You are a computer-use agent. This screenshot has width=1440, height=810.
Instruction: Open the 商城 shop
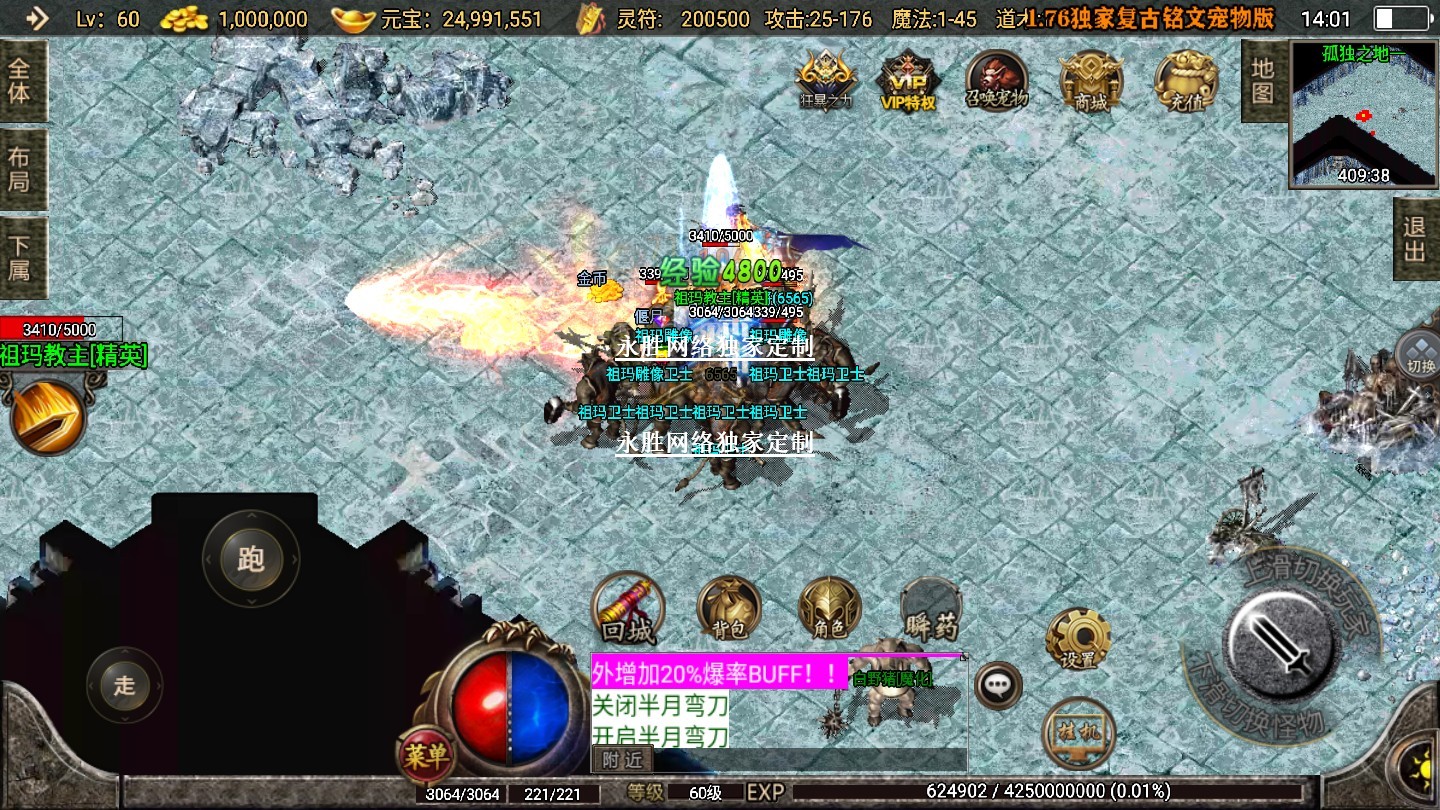pyautogui.click(x=1091, y=80)
